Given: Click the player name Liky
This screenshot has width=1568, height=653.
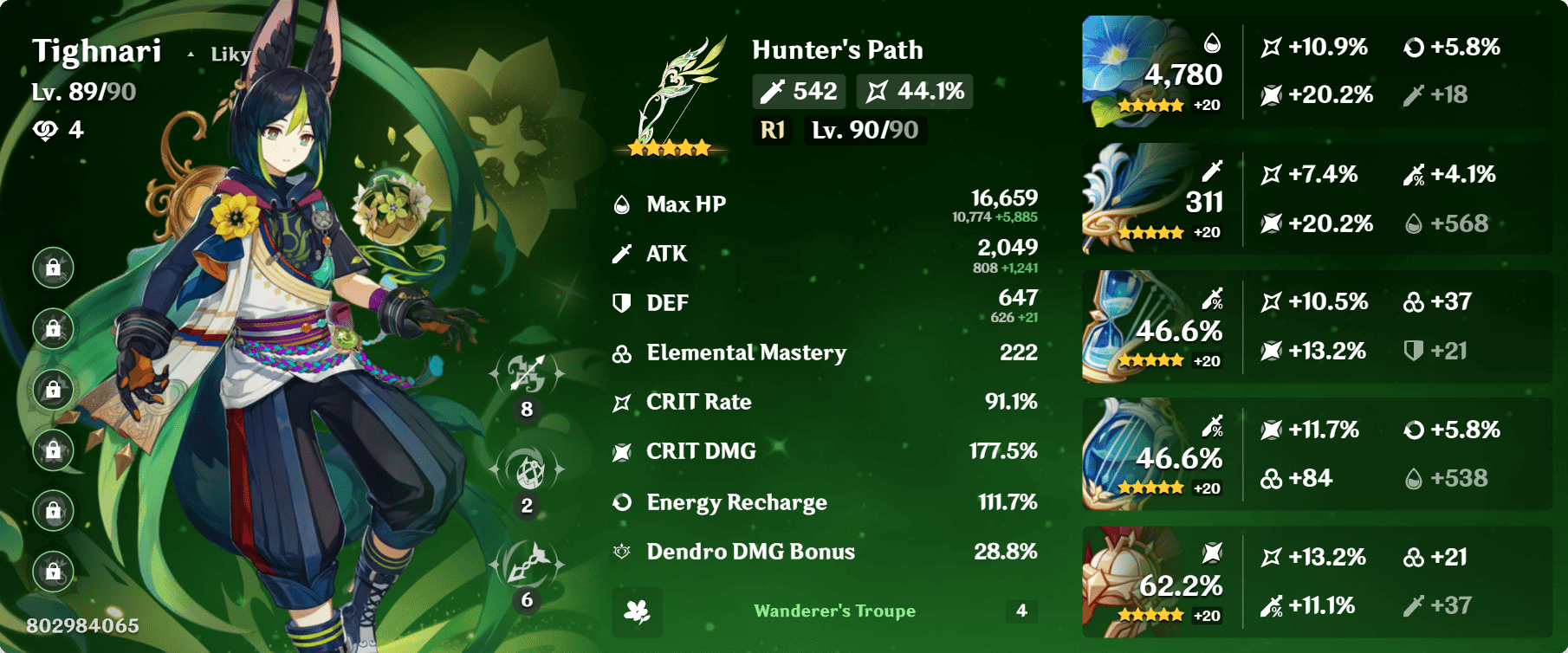Looking at the screenshot, I should point(228,54).
